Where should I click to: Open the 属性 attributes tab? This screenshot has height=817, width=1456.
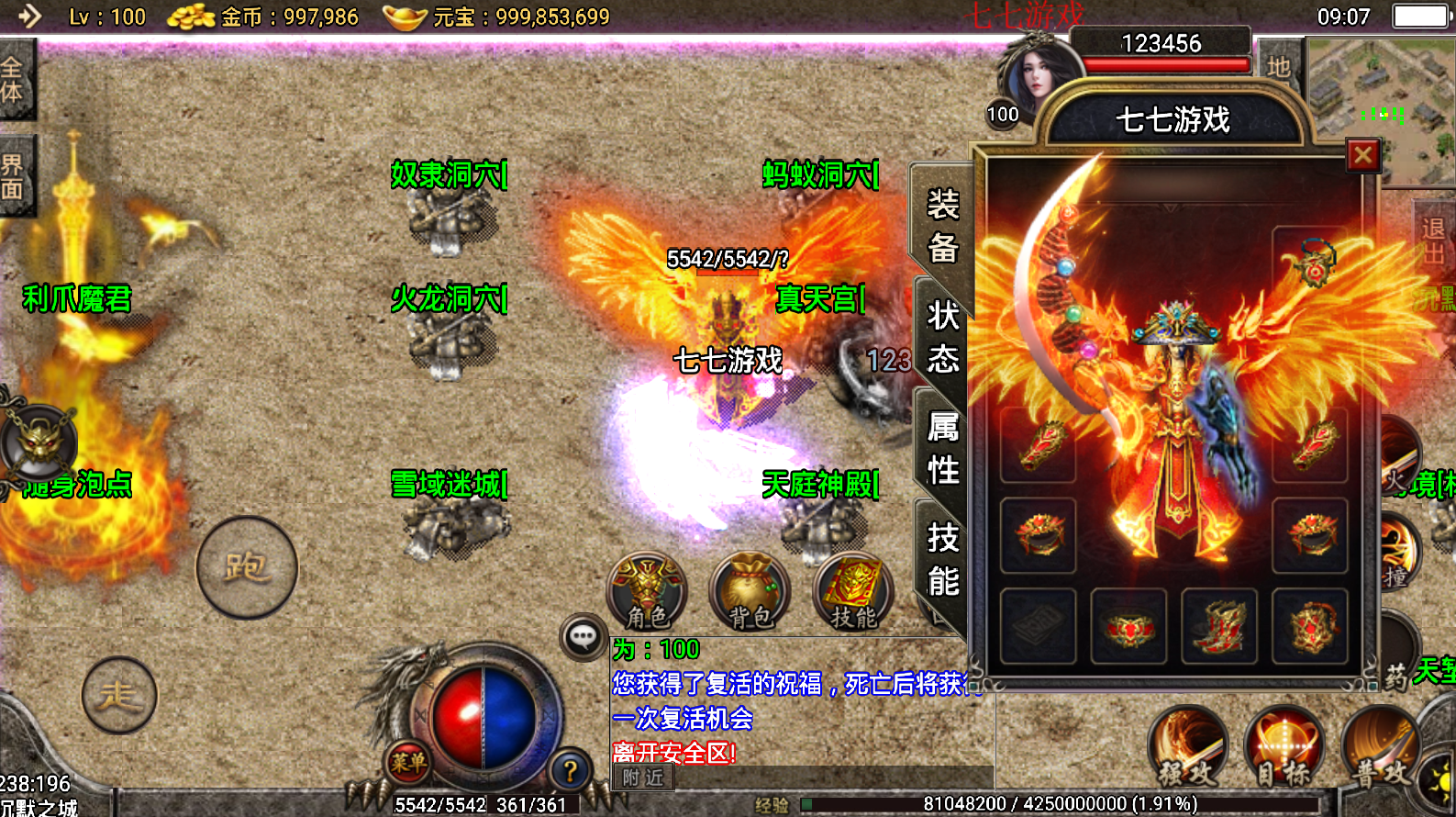pyautogui.click(x=942, y=448)
